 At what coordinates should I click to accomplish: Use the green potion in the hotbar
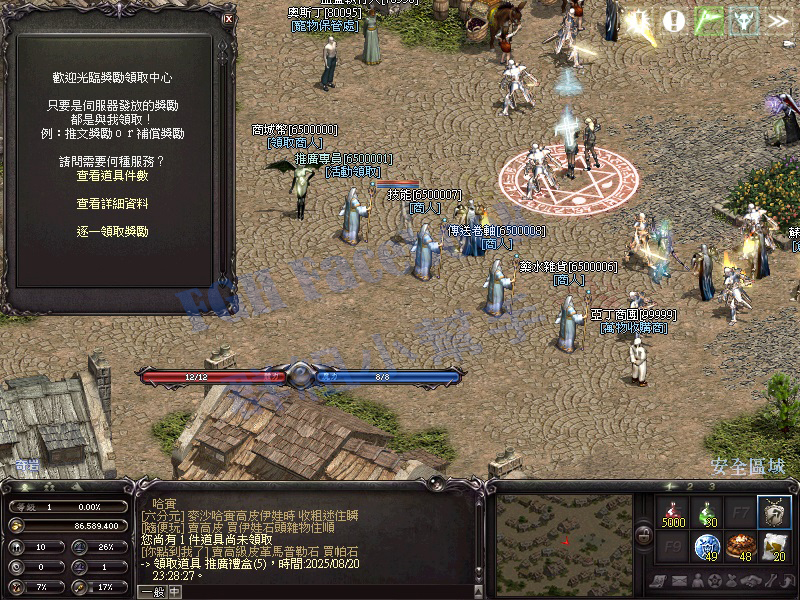point(707,512)
